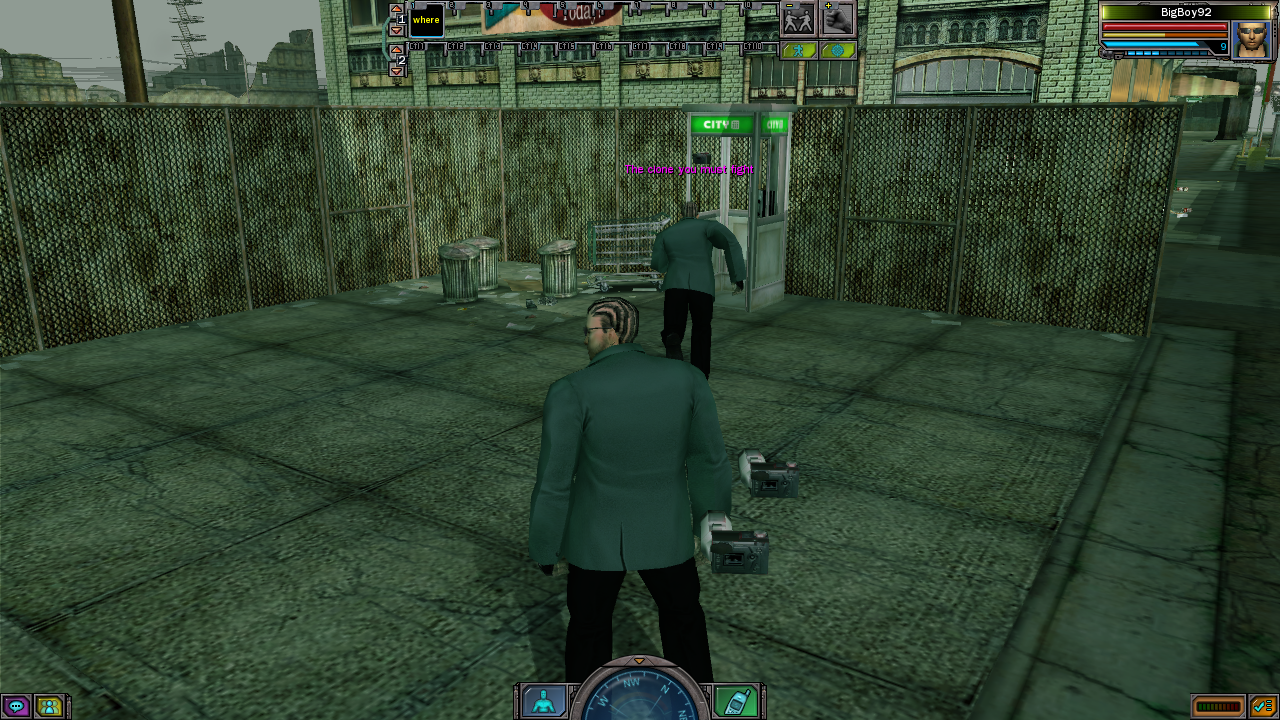The width and height of the screenshot is (1280, 720).
Task: Open BigBoy92's character portrait
Action: (1250, 39)
